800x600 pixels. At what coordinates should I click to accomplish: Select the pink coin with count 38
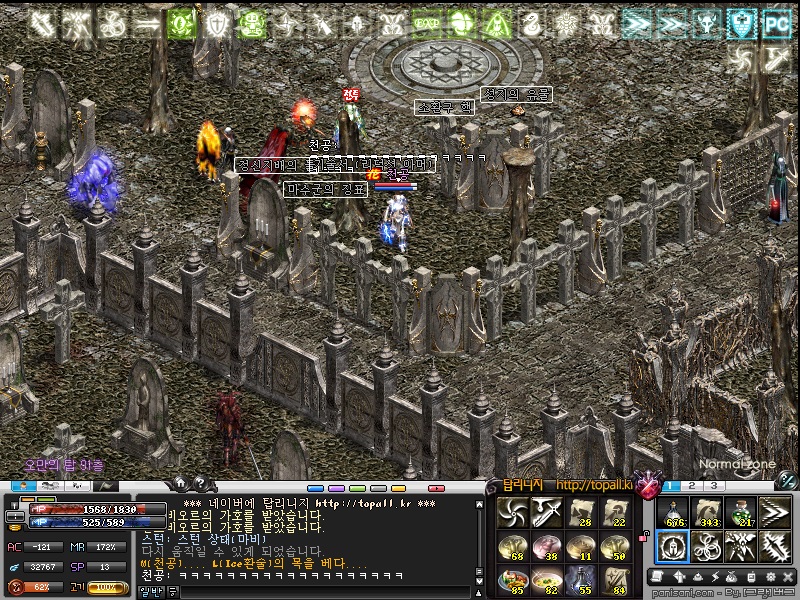click(546, 546)
